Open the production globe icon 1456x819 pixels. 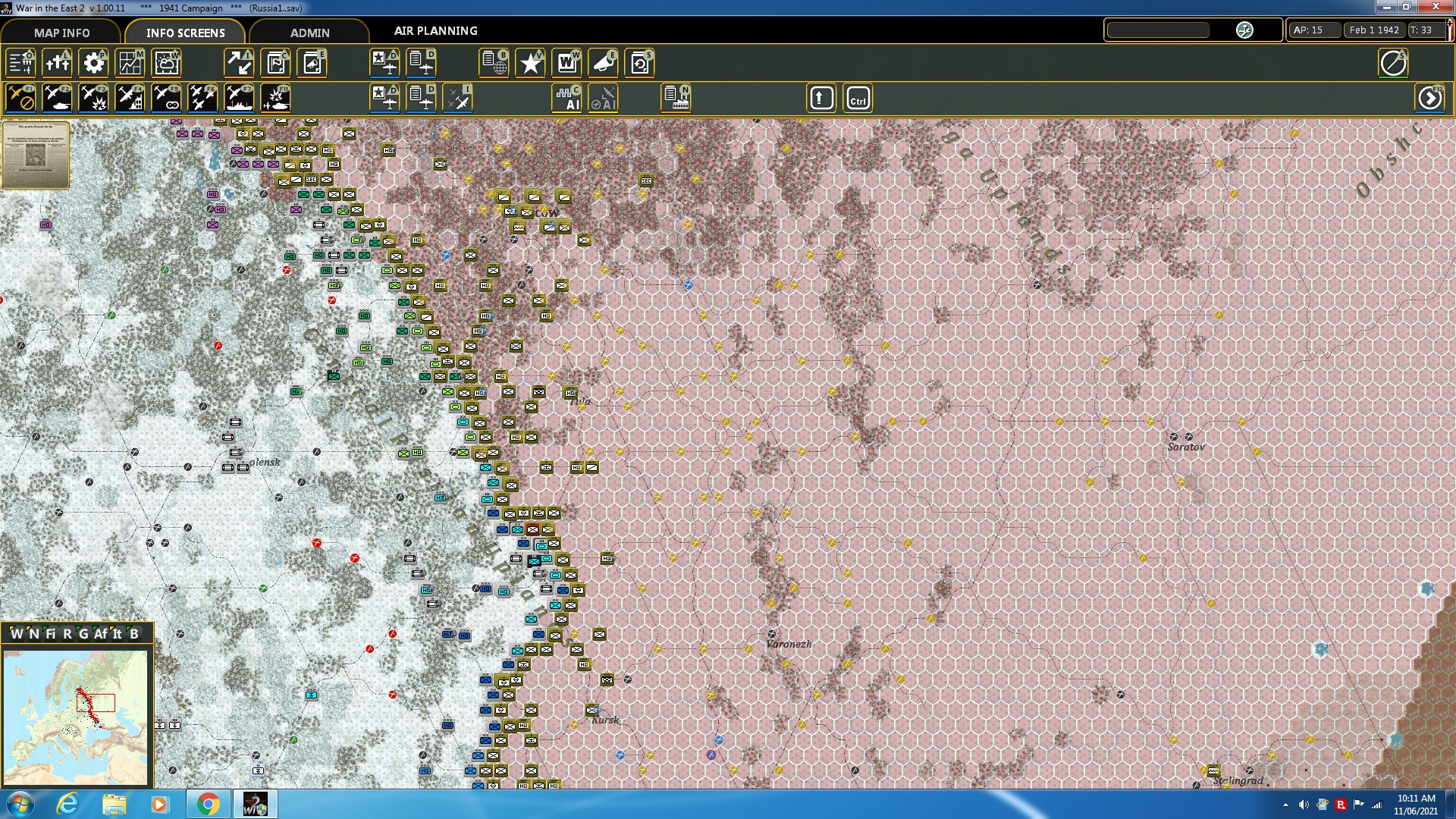(x=494, y=63)
